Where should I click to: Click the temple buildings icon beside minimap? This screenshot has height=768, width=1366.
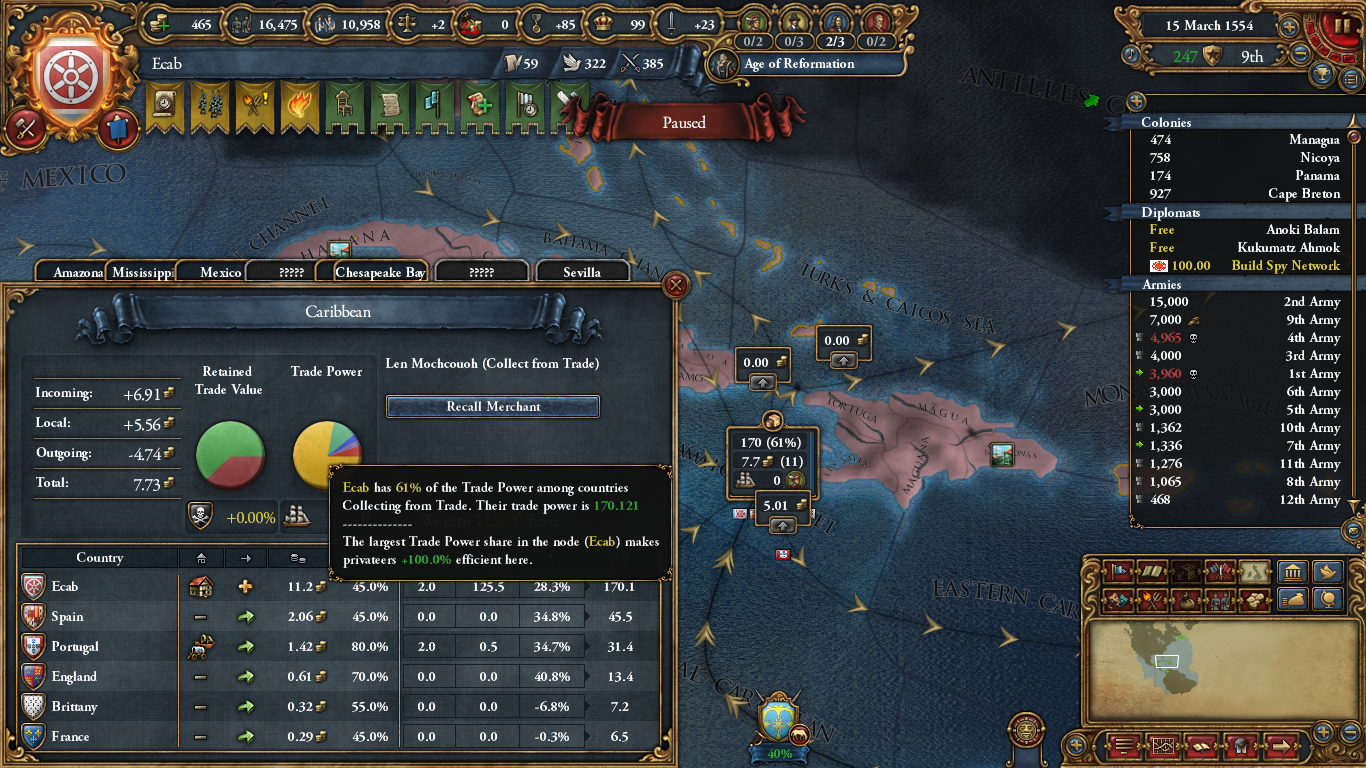(x=1293, y=572)
